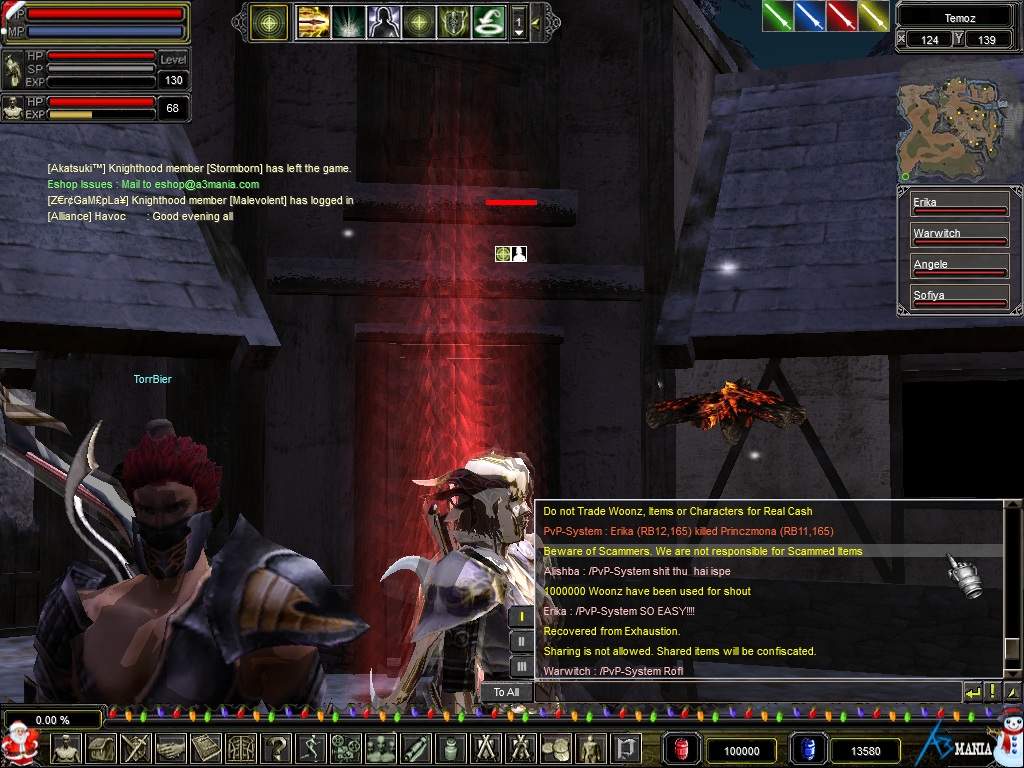Activate the yellow sword icon
This screenshot has height=768, width=1024.
[x=873, y=16]
